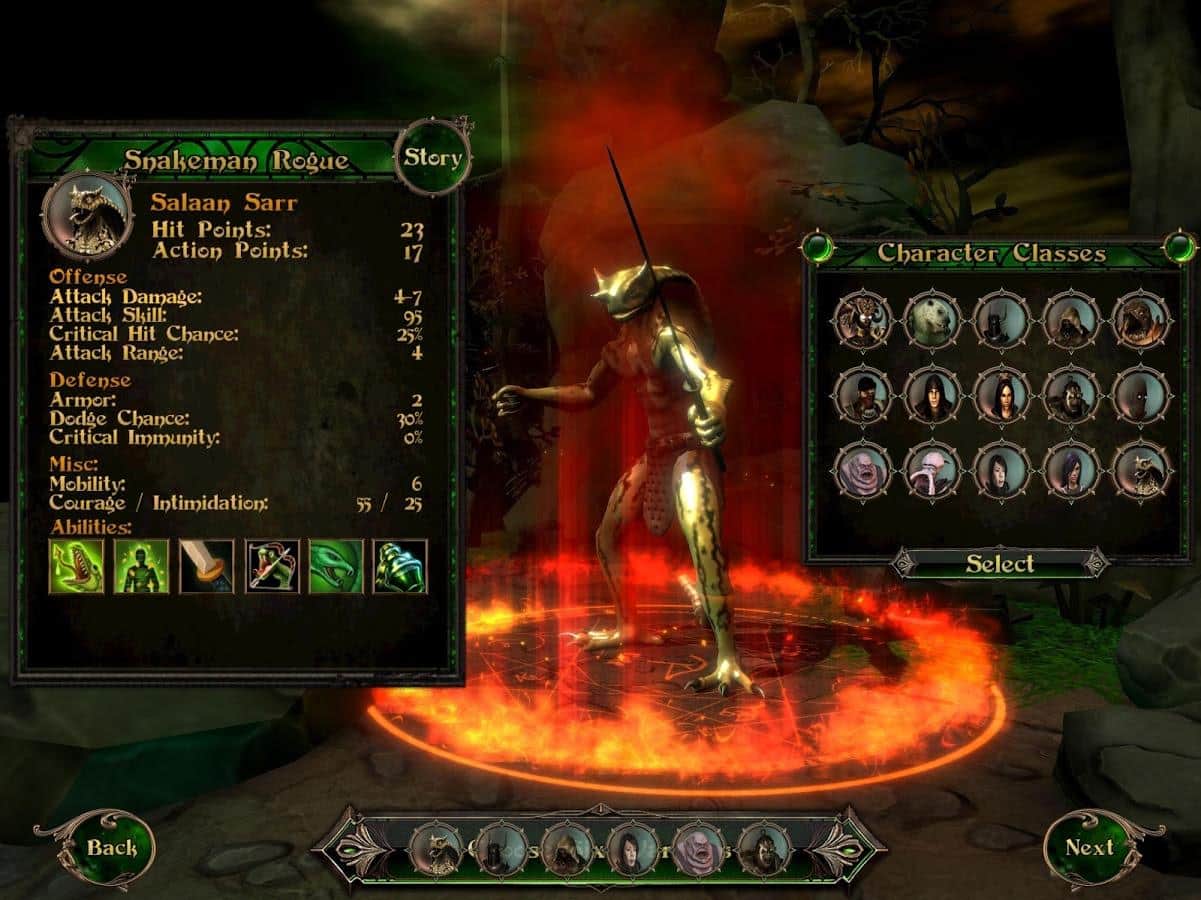This screenshot has width=1201, height=900.
Task: Return with the Back button
Action: pos(111,848)
